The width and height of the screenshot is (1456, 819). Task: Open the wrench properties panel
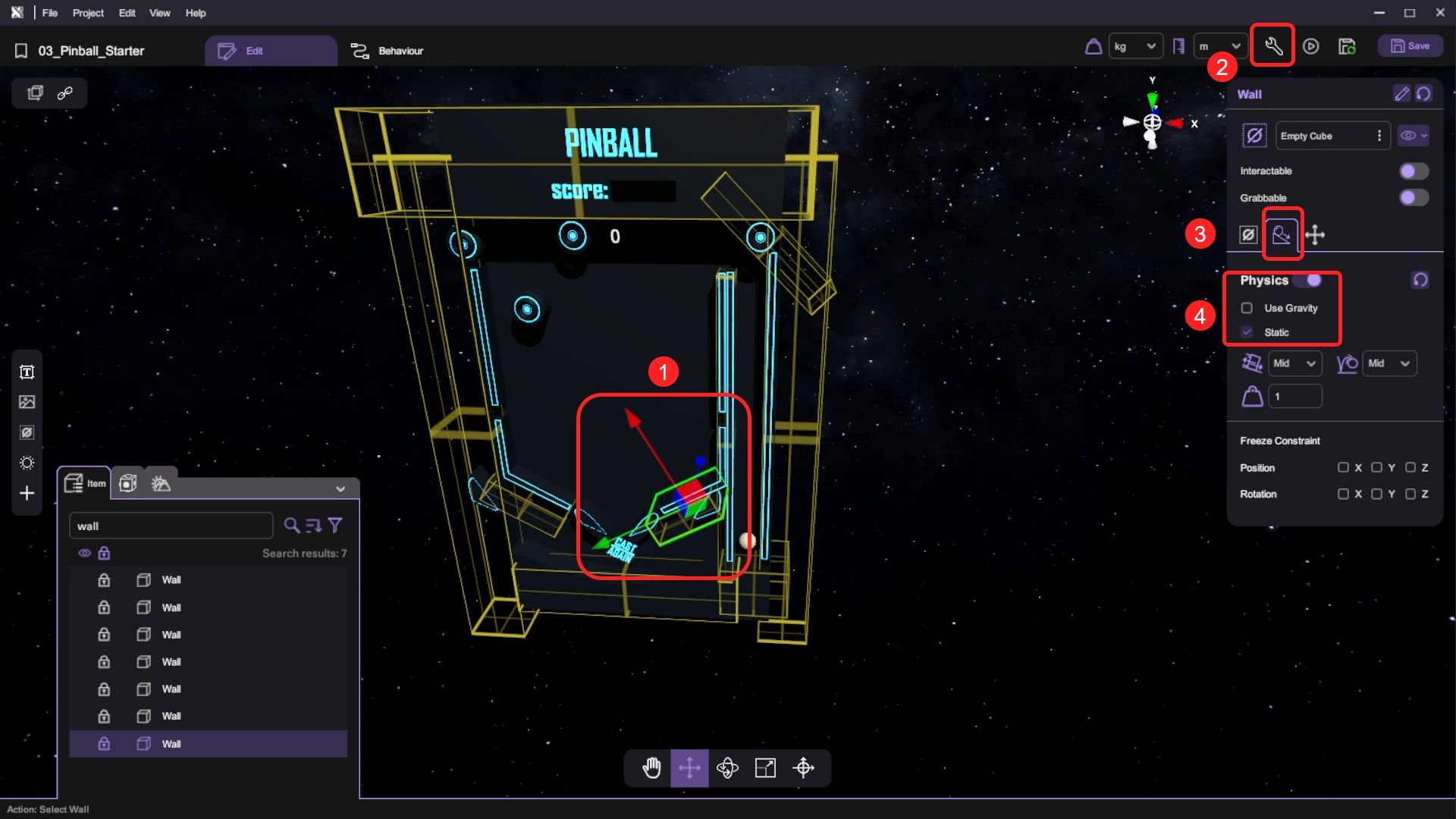1273,46
